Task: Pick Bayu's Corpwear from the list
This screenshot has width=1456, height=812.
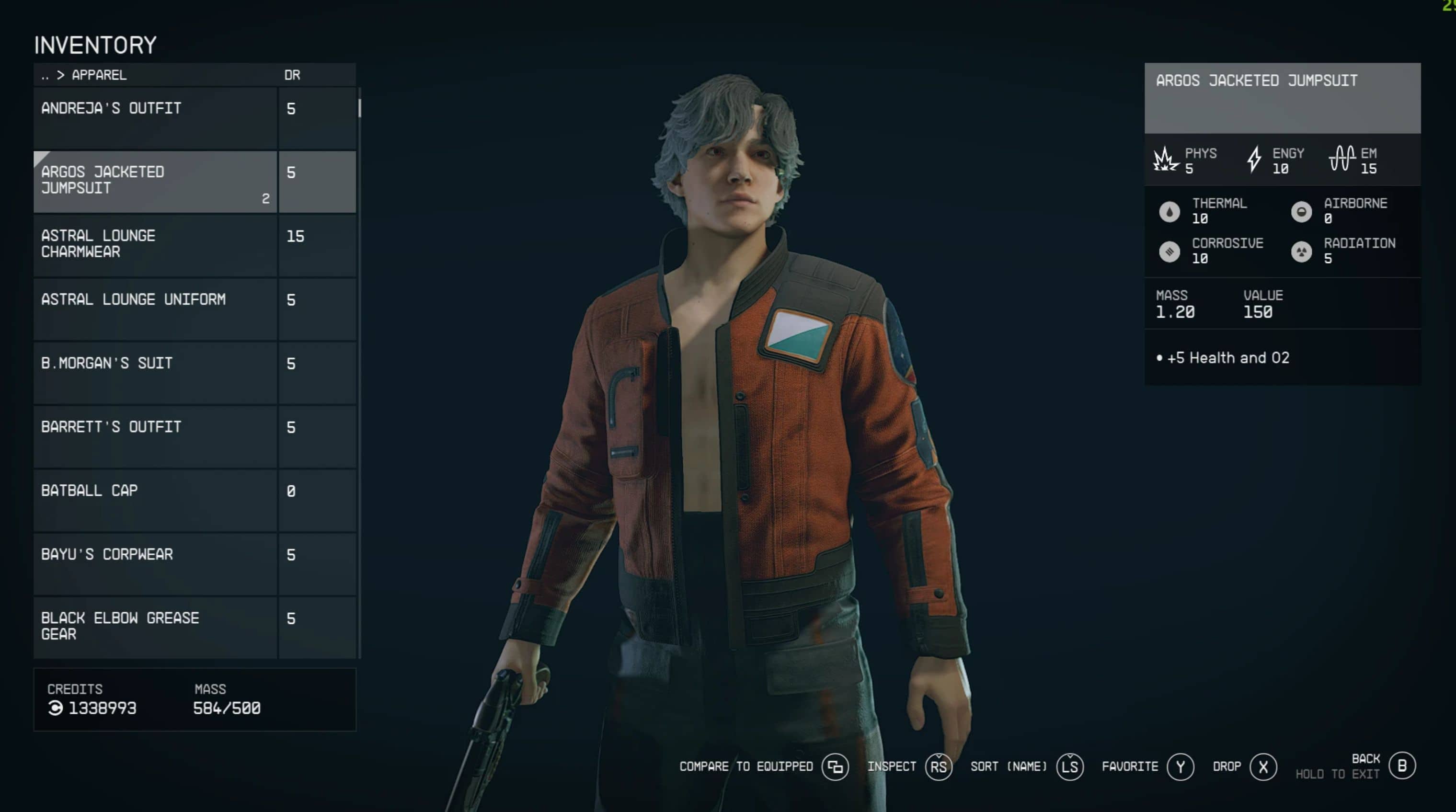Action: coord(155,564)
